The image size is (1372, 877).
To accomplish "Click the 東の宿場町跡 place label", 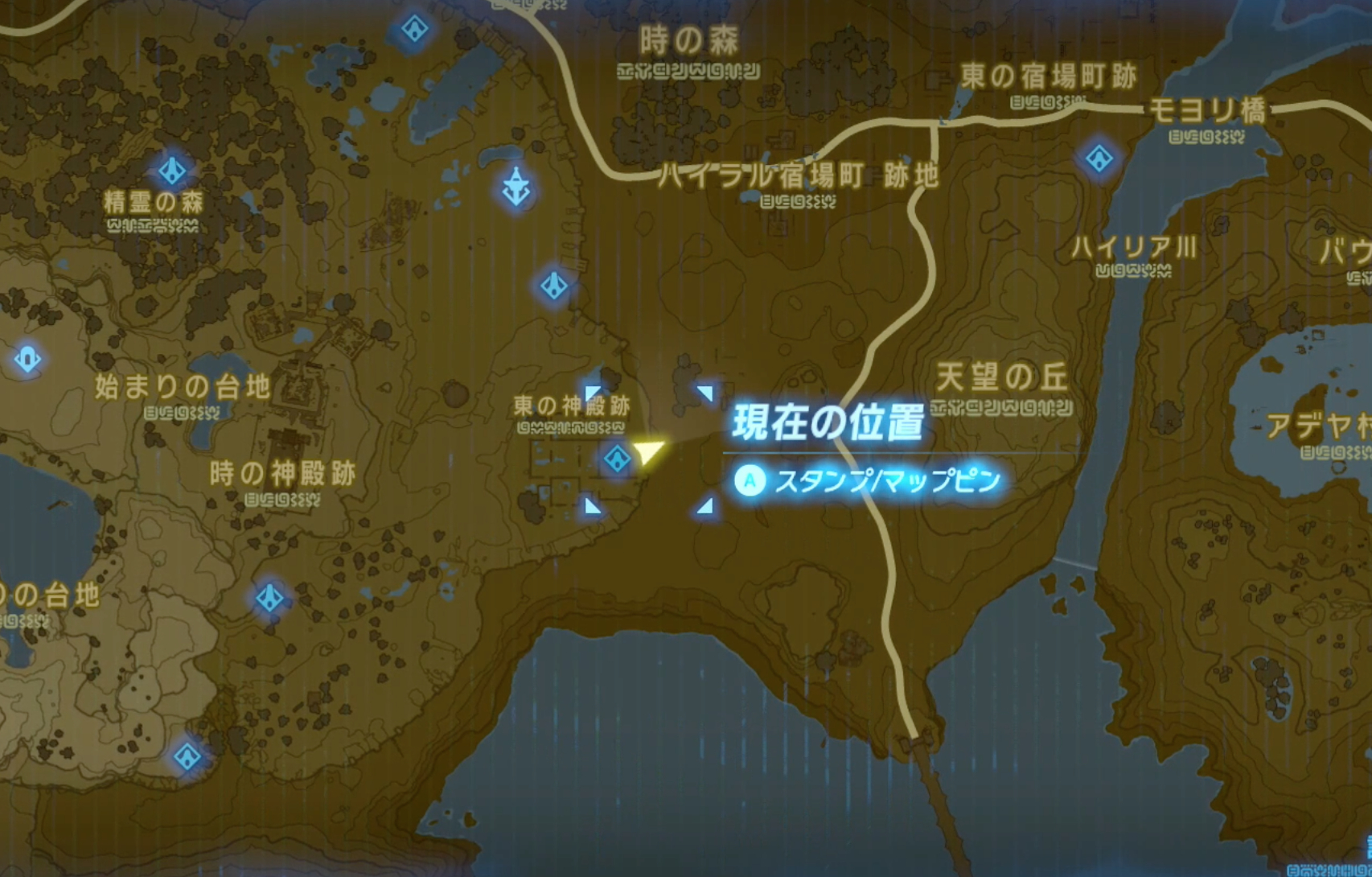I will pos(1048,76).
